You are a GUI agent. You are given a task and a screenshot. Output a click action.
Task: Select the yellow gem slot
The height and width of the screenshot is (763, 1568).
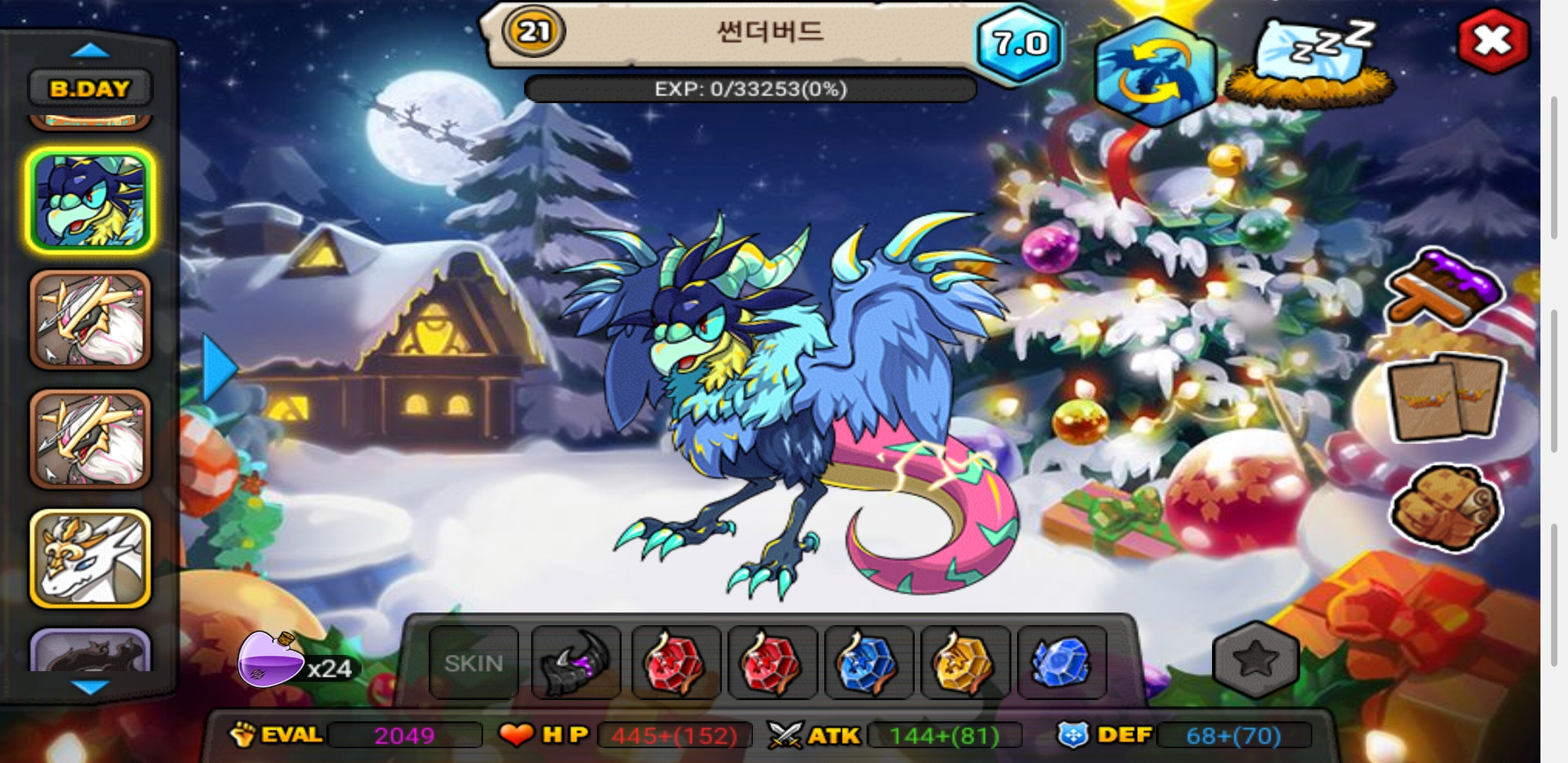pos(964,663)
